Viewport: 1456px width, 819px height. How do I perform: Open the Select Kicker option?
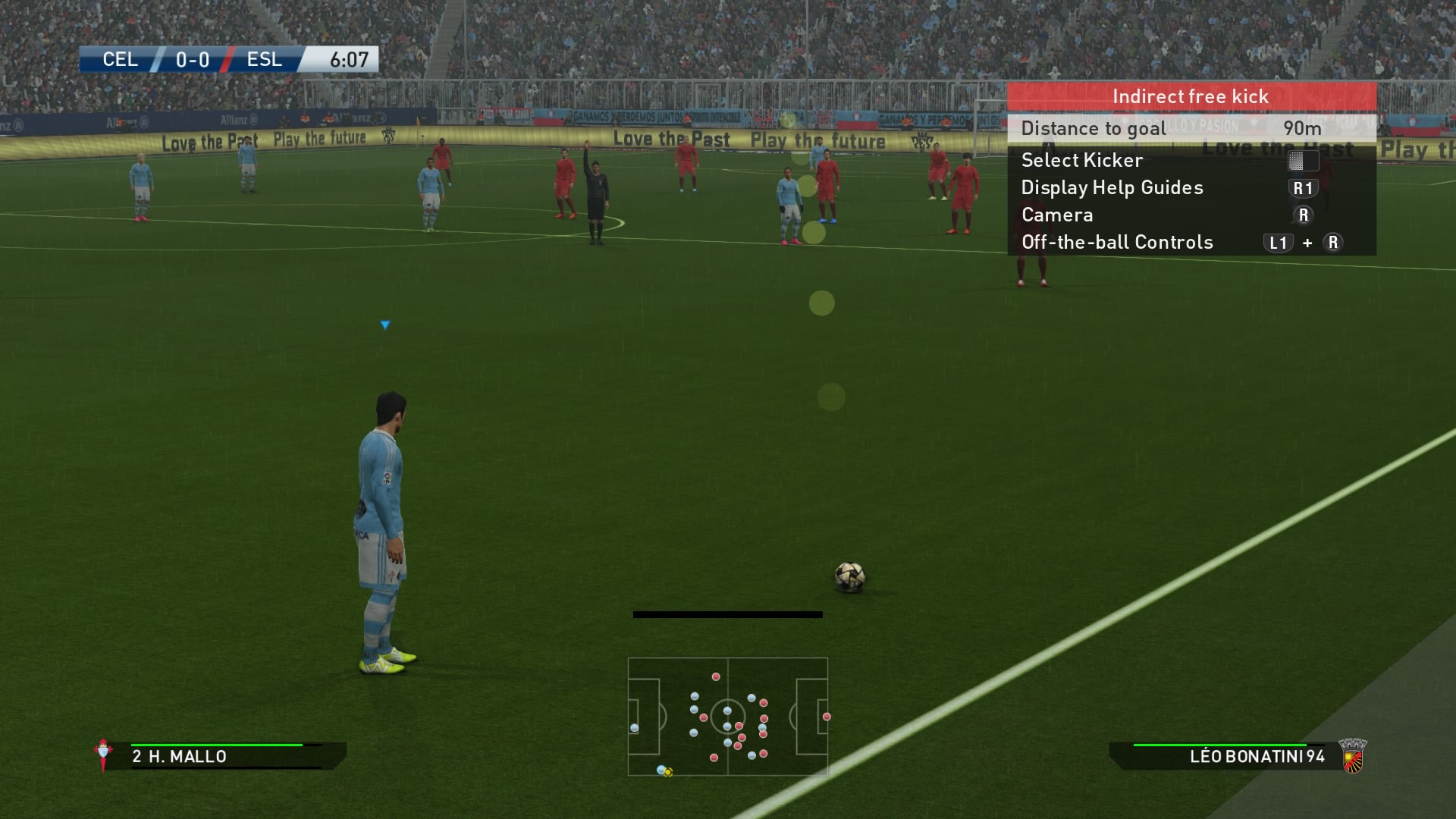coord(1082,160)
